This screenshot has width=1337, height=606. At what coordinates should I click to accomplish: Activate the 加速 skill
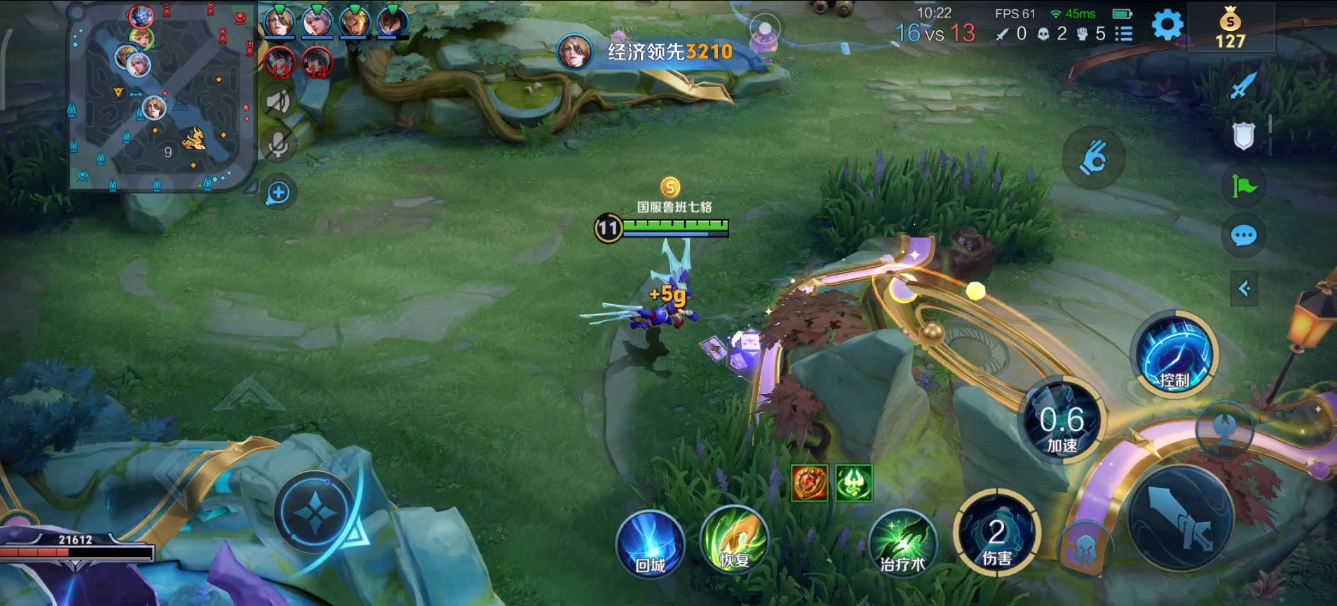click(1061, 421)
